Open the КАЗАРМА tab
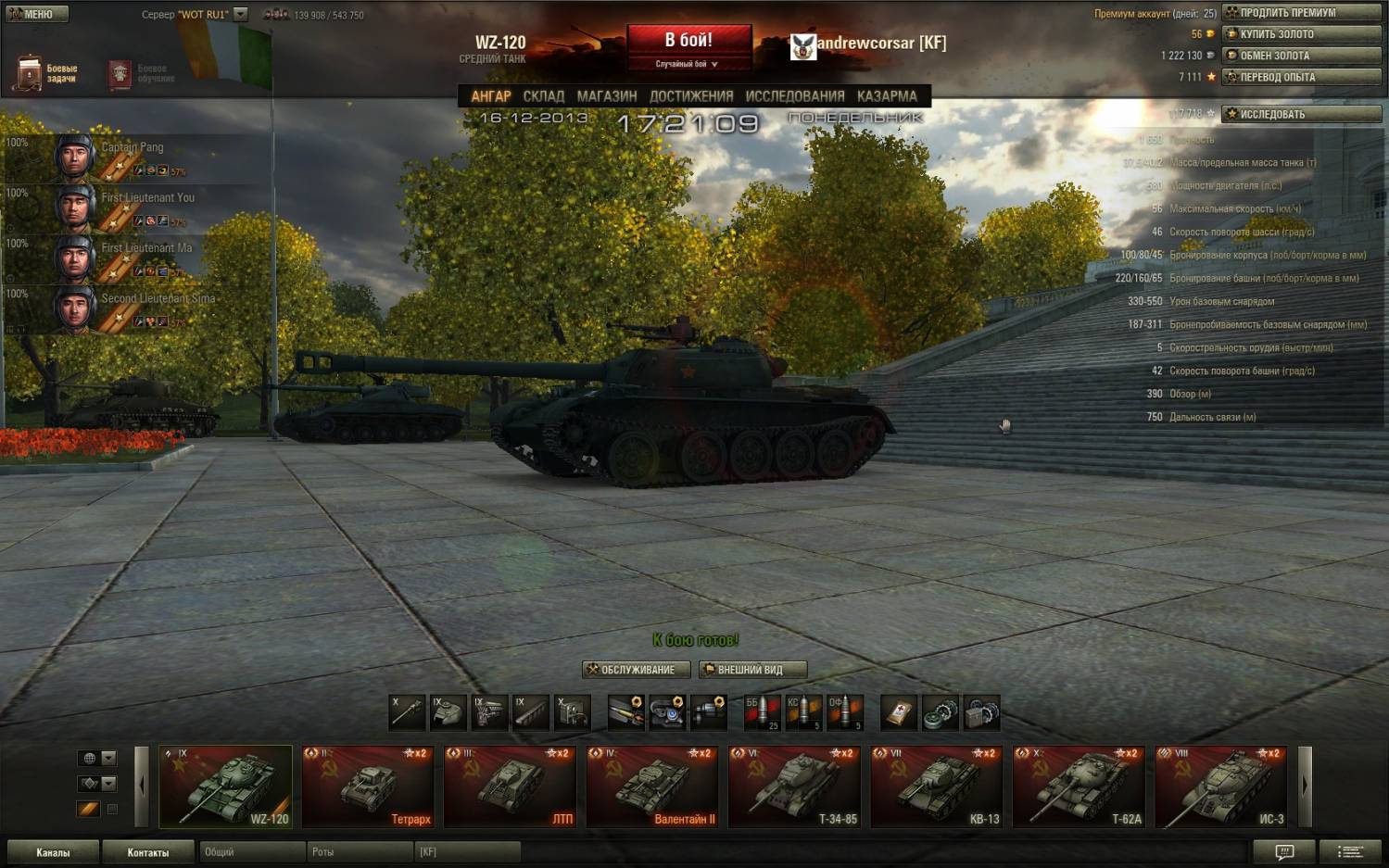 click(x=887, y=96)
